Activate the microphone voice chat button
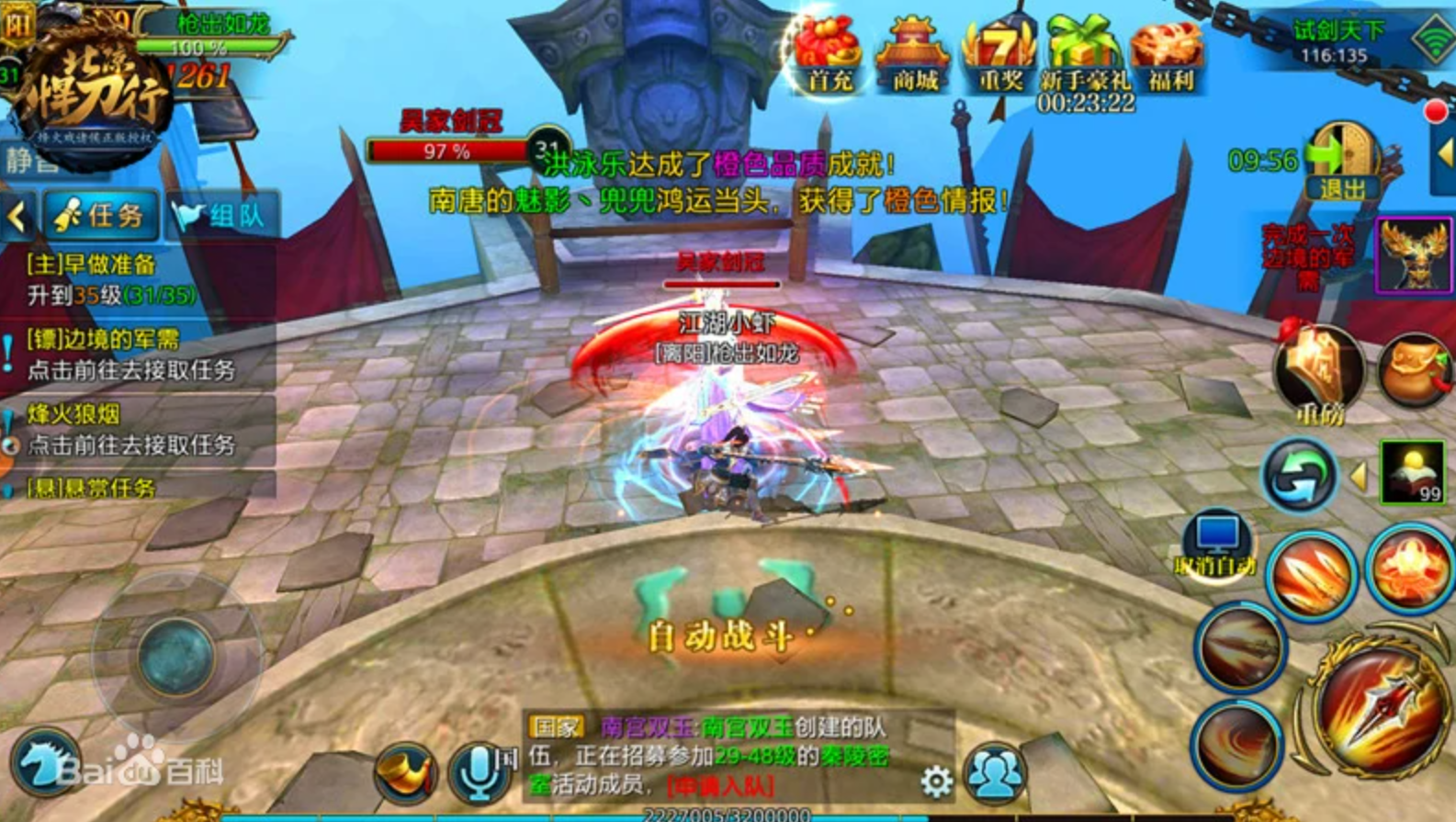Viewport: 1456px width, 822px height. [479, 773]
